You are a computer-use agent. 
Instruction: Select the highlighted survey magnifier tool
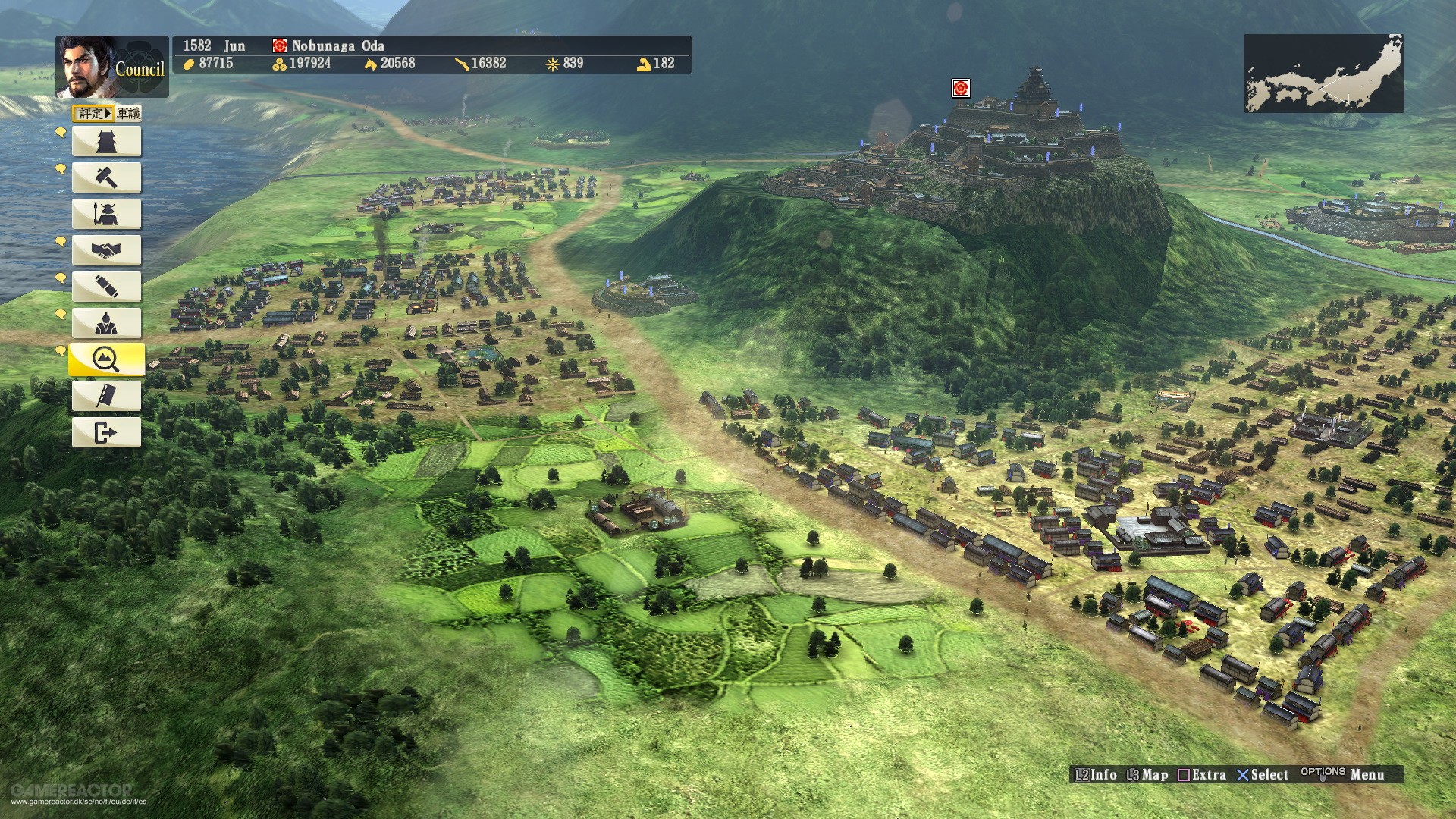click(x=106, y=359)
